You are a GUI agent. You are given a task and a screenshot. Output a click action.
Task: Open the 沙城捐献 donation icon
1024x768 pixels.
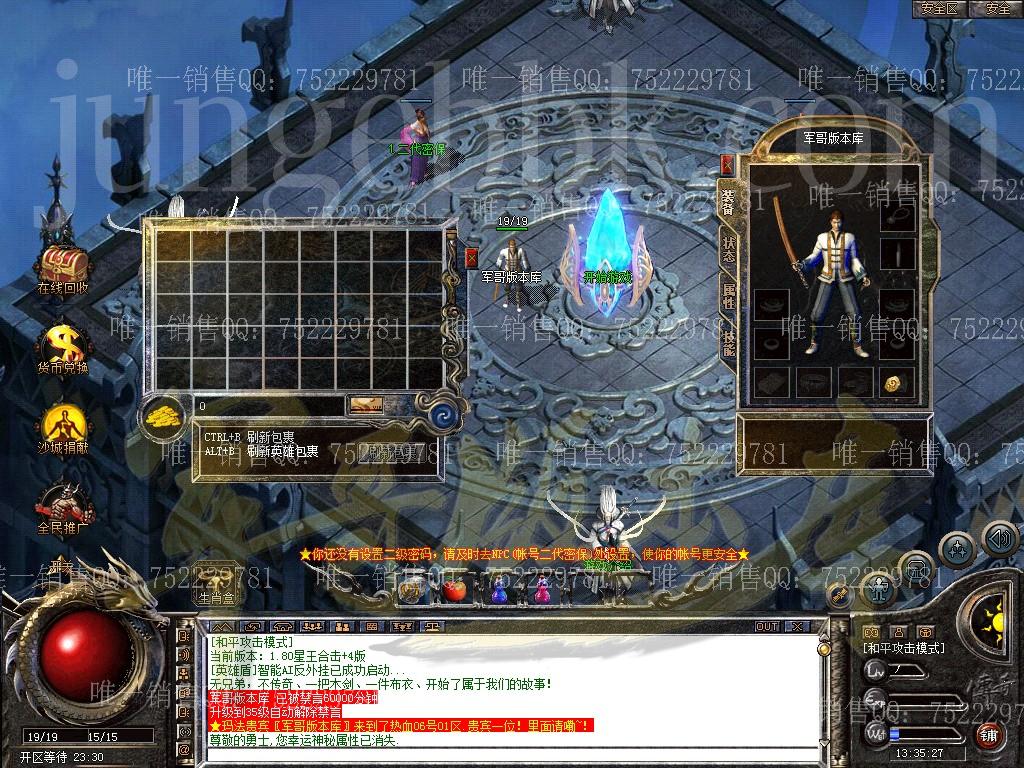coord(63,423)
